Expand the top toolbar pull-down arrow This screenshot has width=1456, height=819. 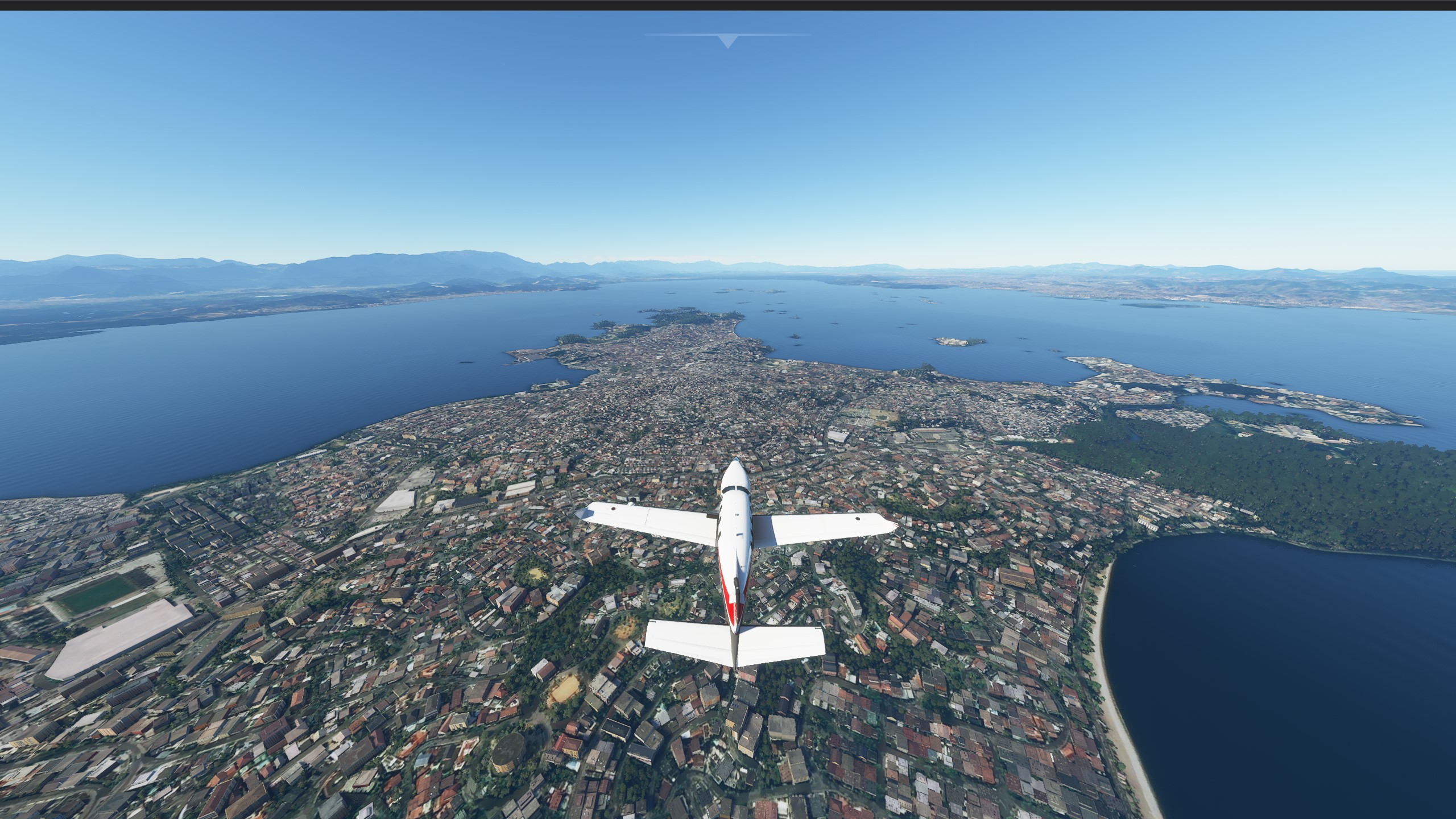point(727,41)
